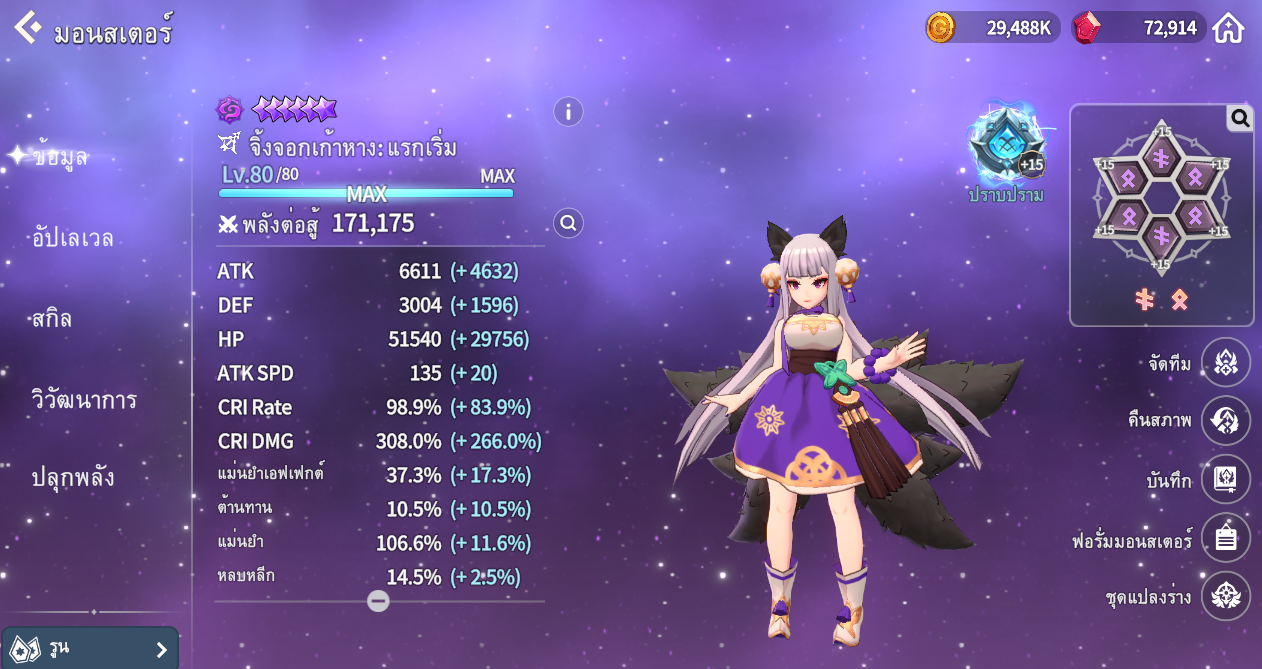Switch to the ปลุกพลัง tab
The height and width of the screenshot is (669, 1262).
[x=72, y=477]
